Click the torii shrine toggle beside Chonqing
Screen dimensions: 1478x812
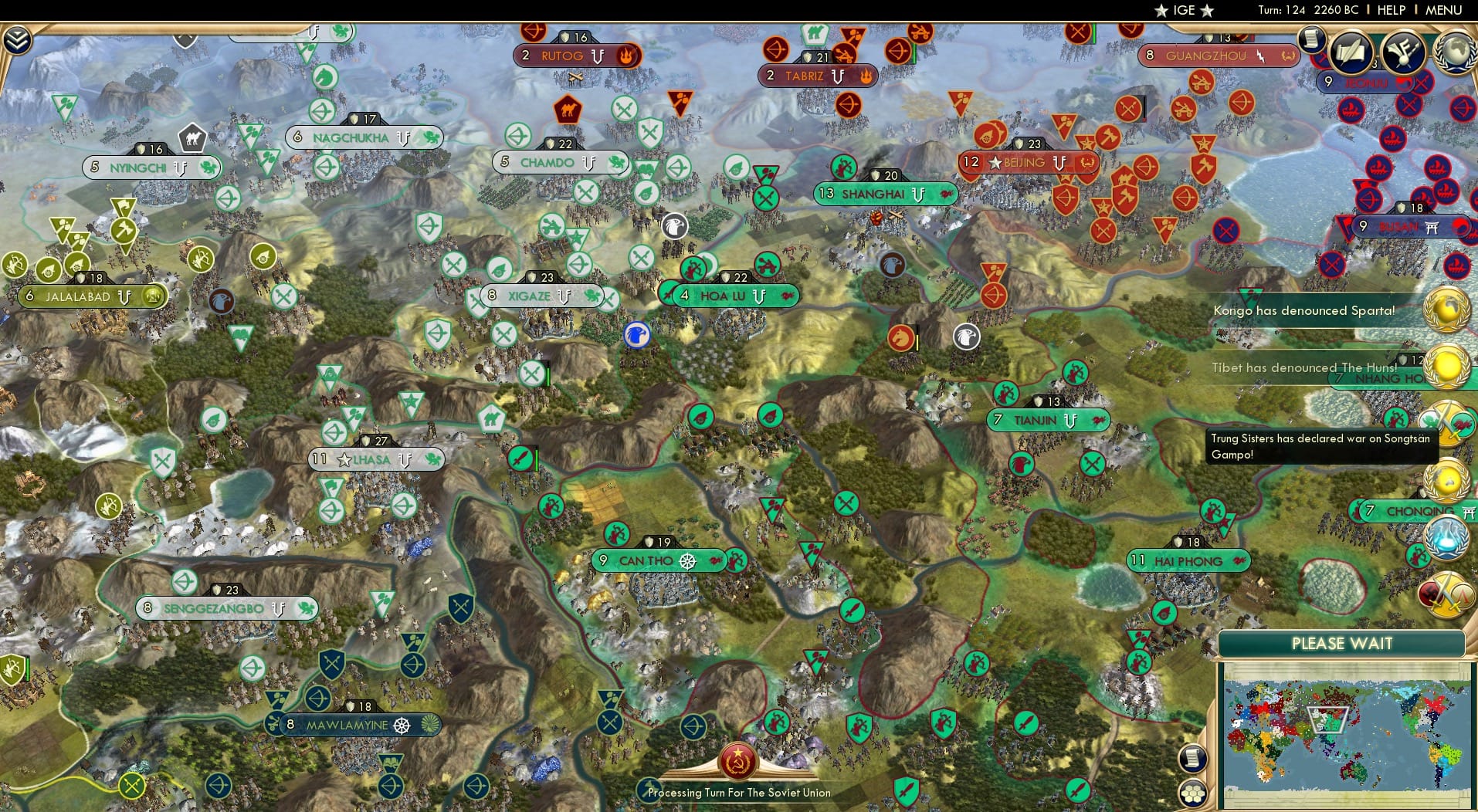[1470, 510]
